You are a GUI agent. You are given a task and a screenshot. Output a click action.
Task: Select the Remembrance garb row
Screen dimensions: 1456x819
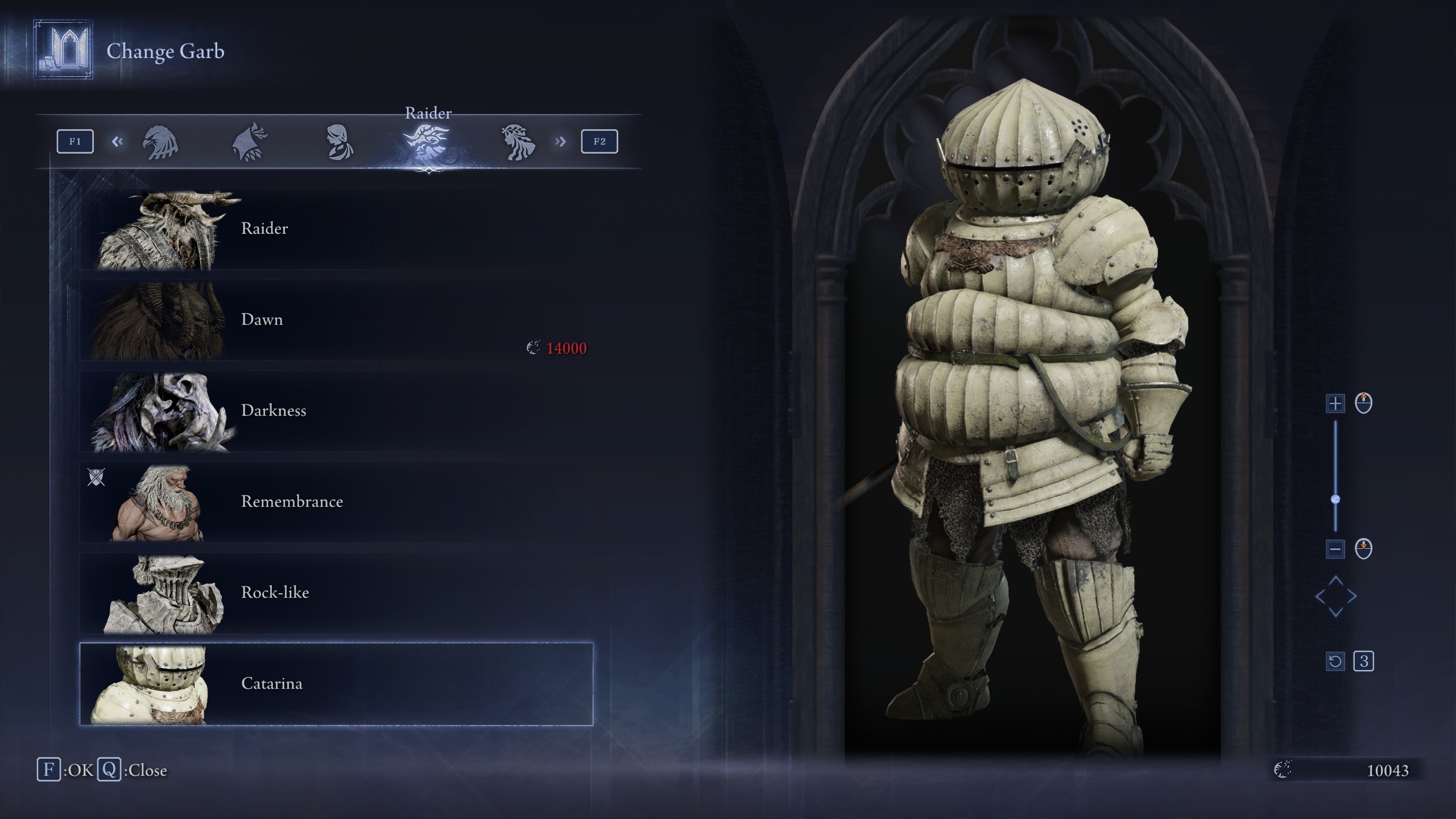(336, 502)
